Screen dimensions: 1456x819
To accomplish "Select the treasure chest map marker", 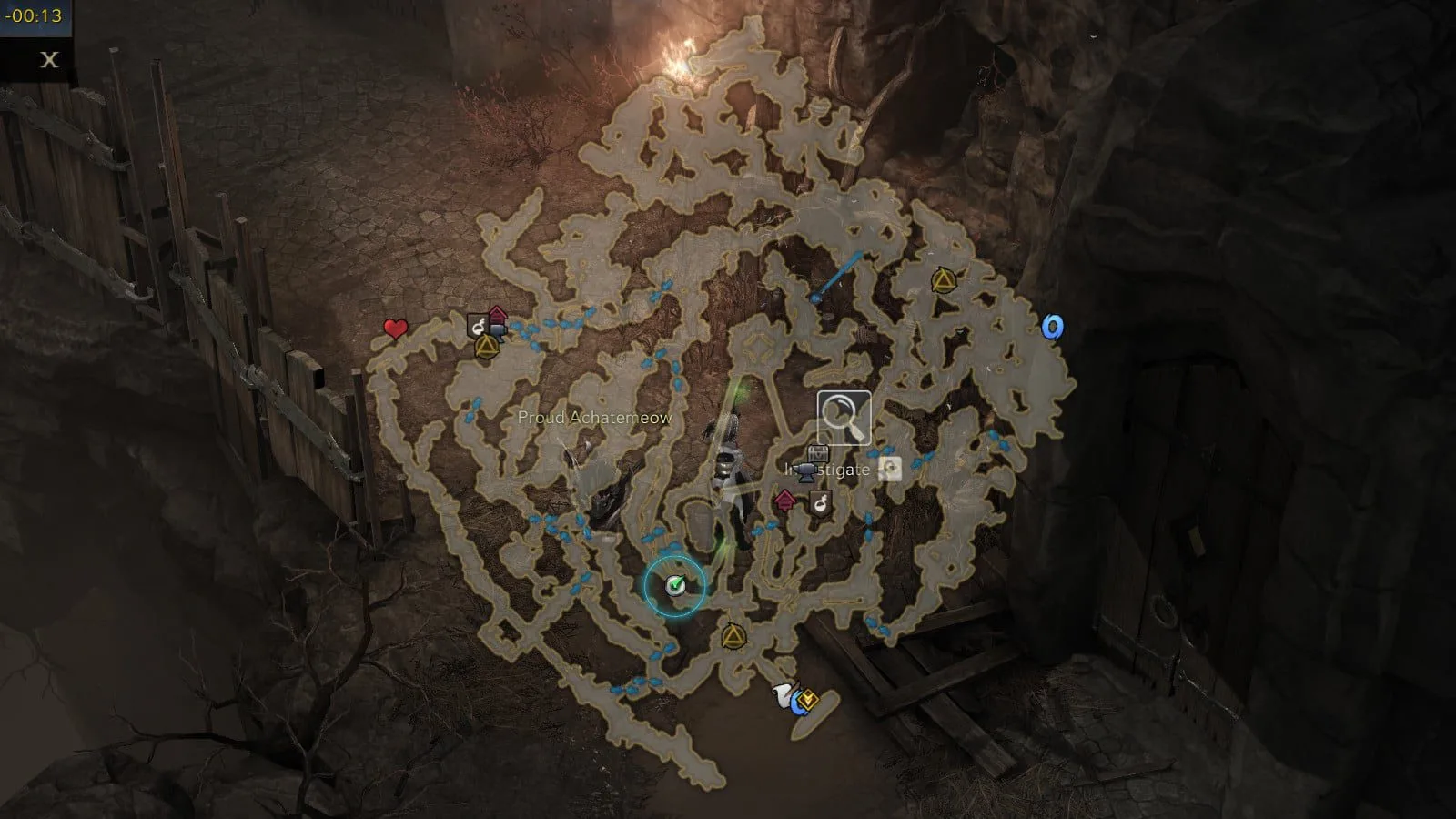I will click(x=818, y=454).
